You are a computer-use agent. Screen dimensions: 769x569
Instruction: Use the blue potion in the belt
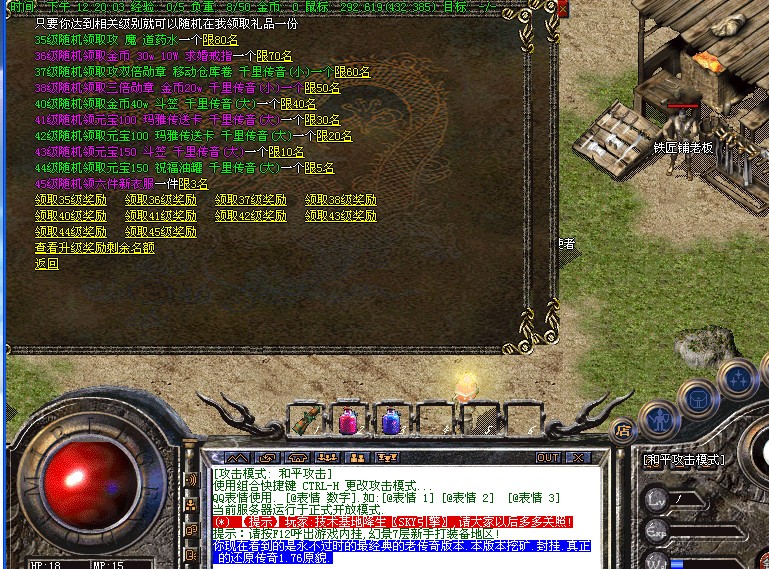pyautogui.click(x=390, y=421)
